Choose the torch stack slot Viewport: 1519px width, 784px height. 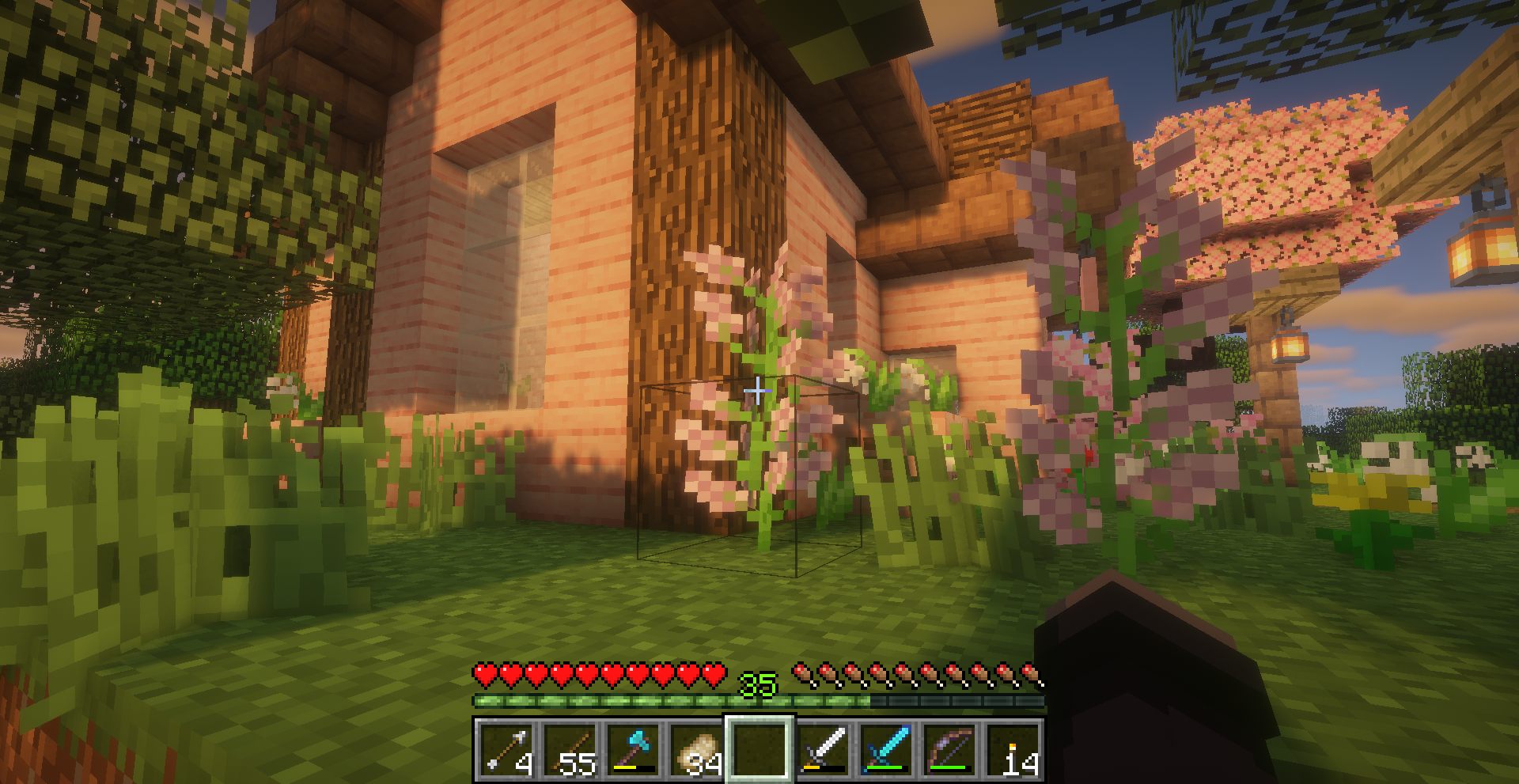tap(1013, 748)
